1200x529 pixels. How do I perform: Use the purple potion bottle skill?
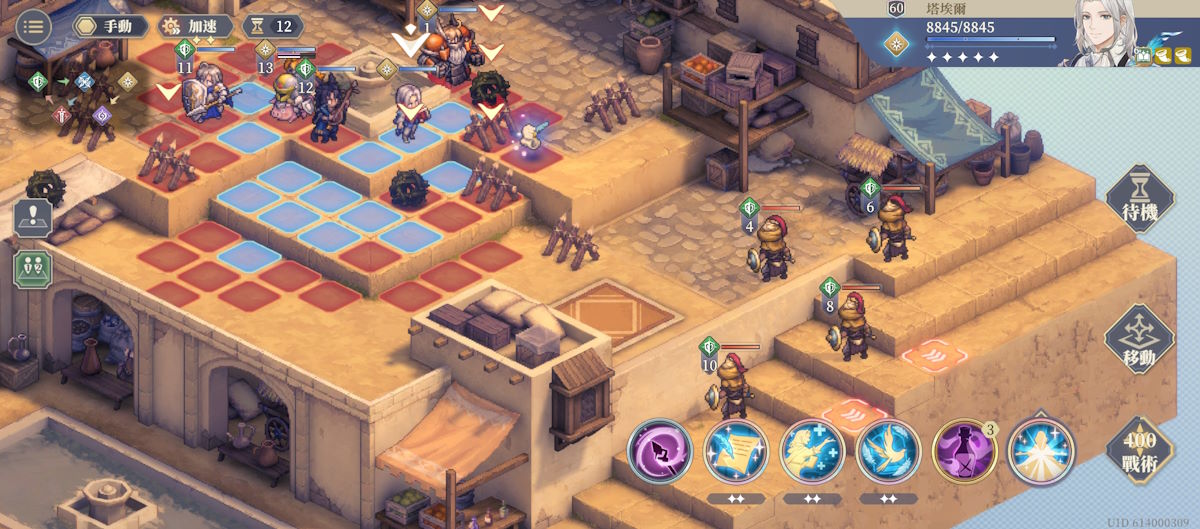pos(964,452)
